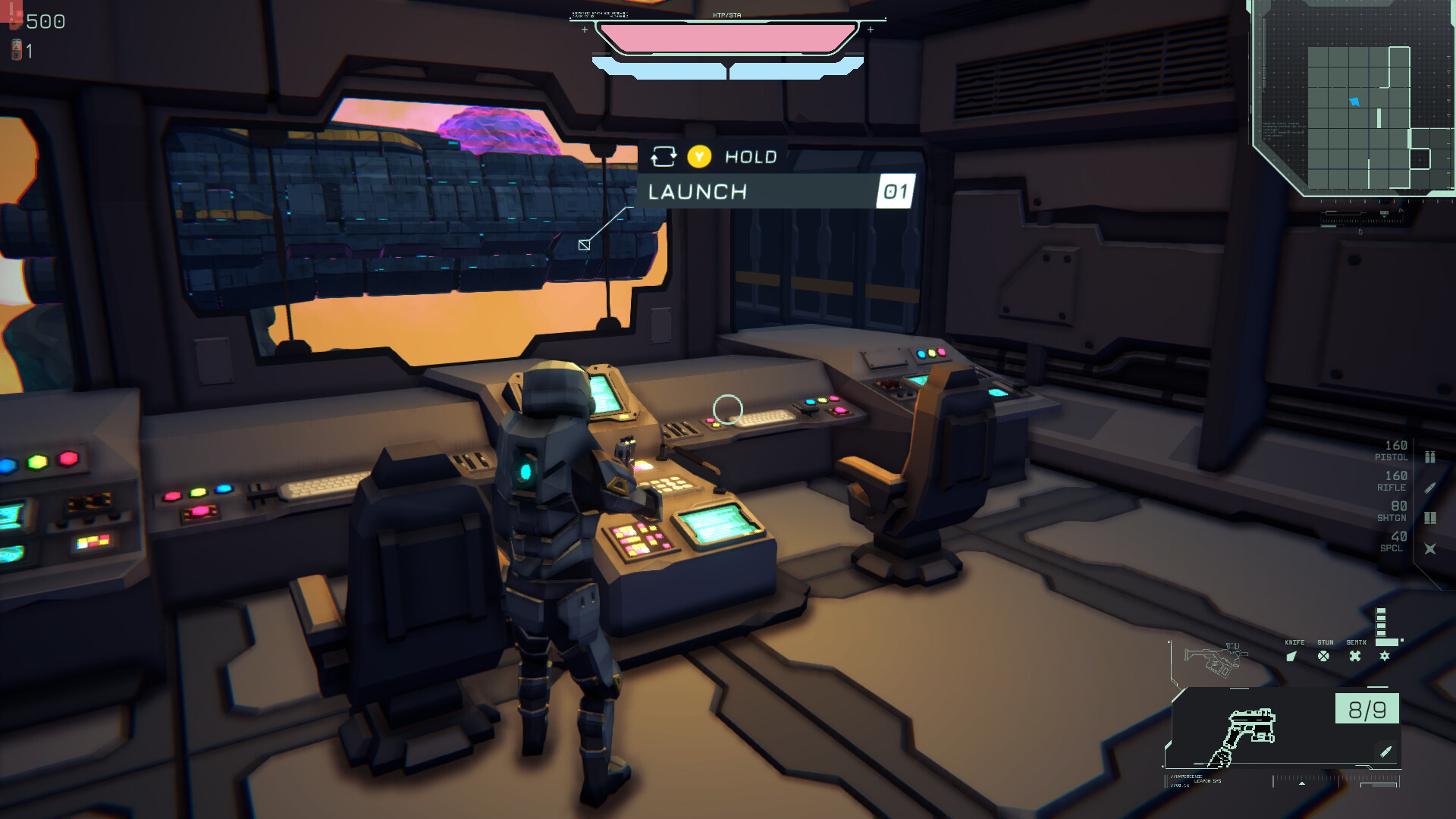Select the KNIFE equipment icon
Image resolution: width=1456 pixels, height=819 pixels.
click(1291, 657)
